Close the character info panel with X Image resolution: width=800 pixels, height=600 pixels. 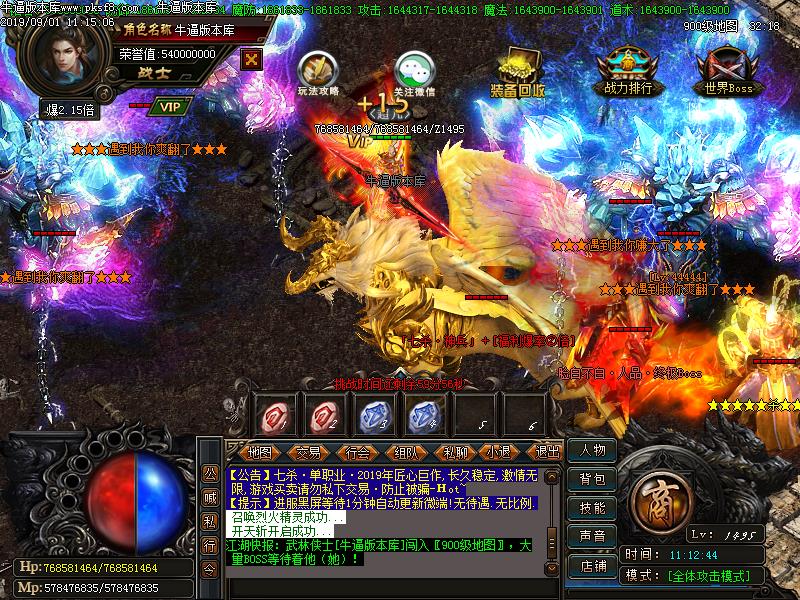point(251,58)
